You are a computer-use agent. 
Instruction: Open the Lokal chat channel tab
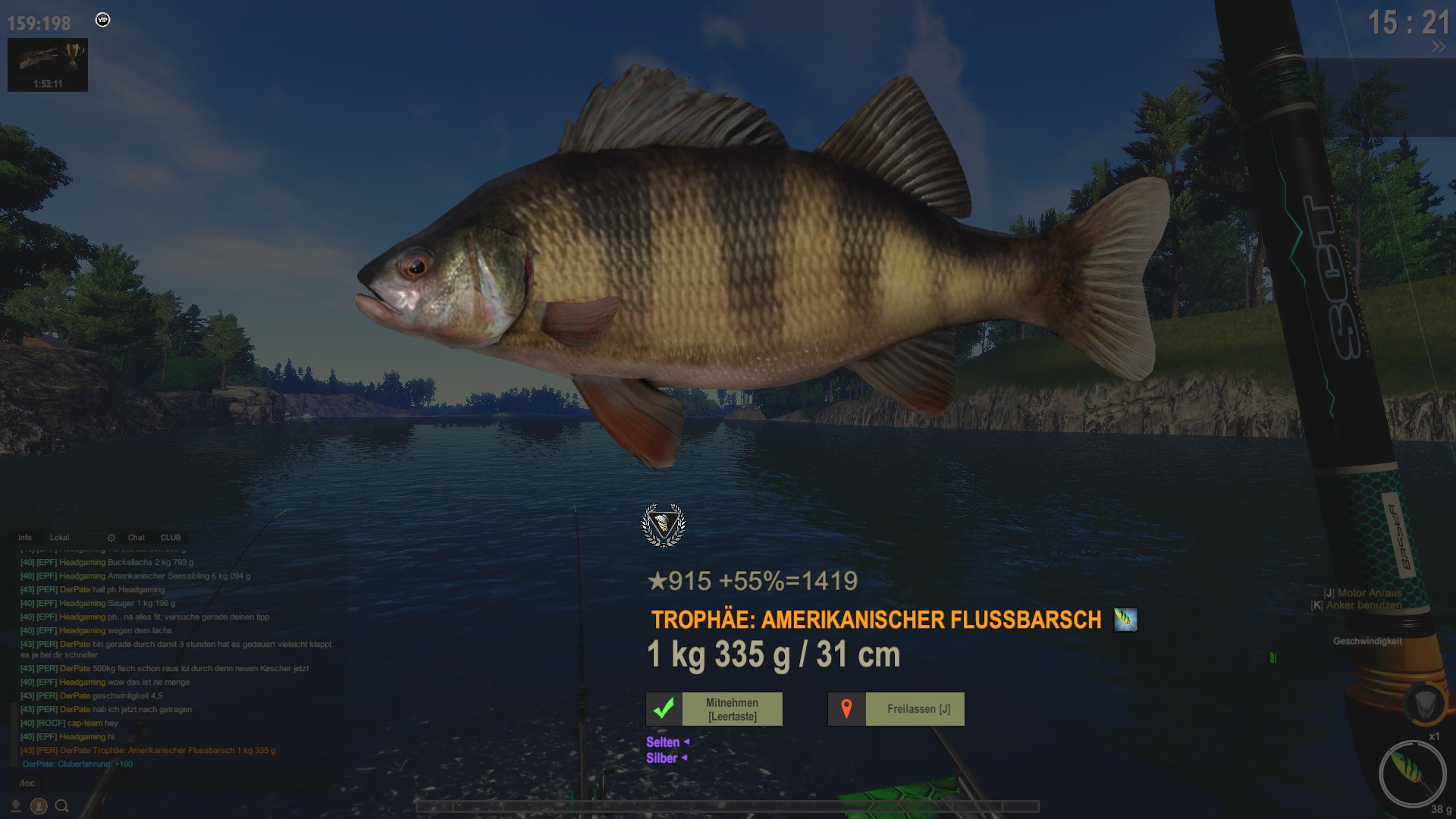pos(59,538)
